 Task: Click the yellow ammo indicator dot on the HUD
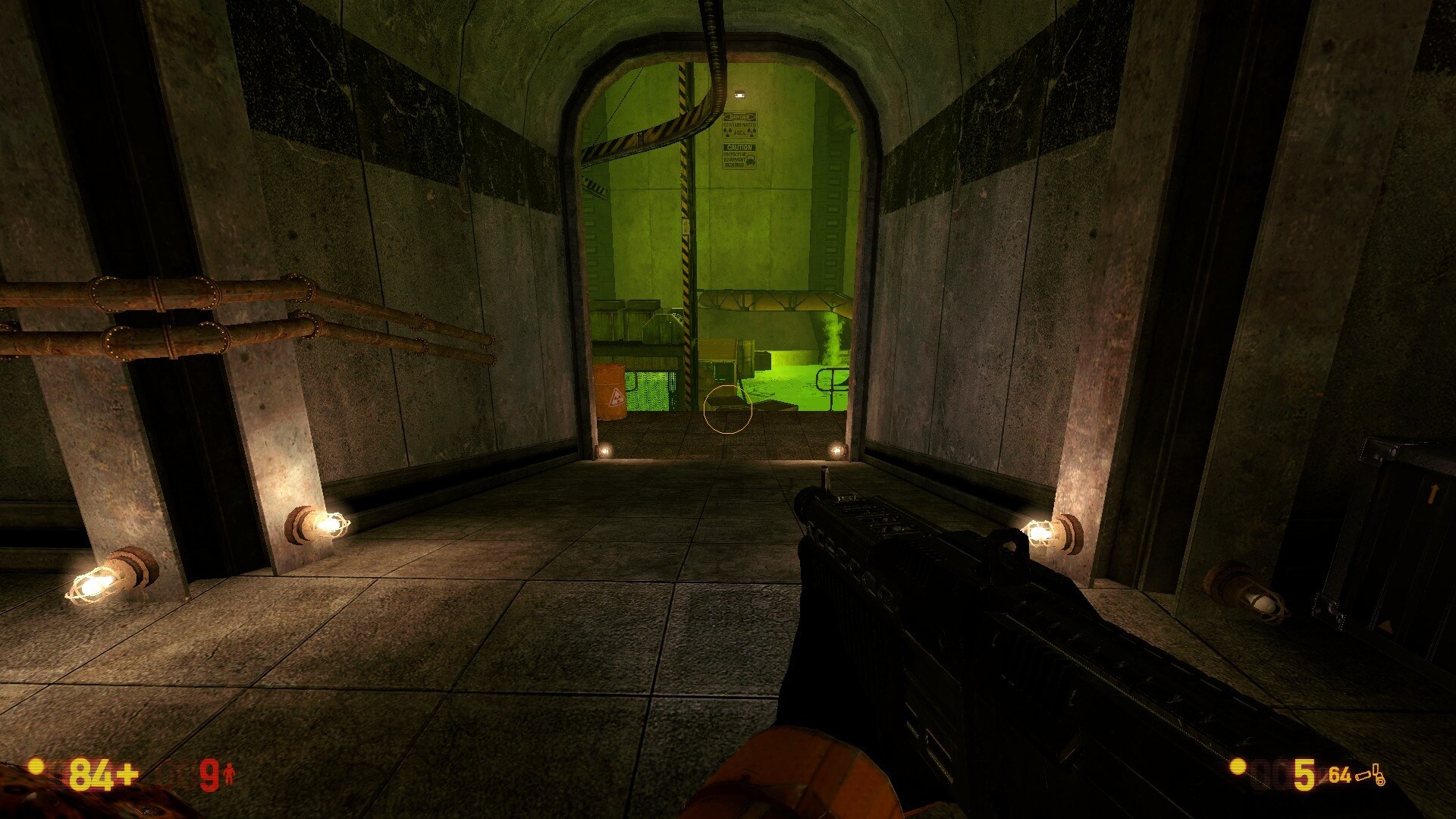tap(1238, 767)
